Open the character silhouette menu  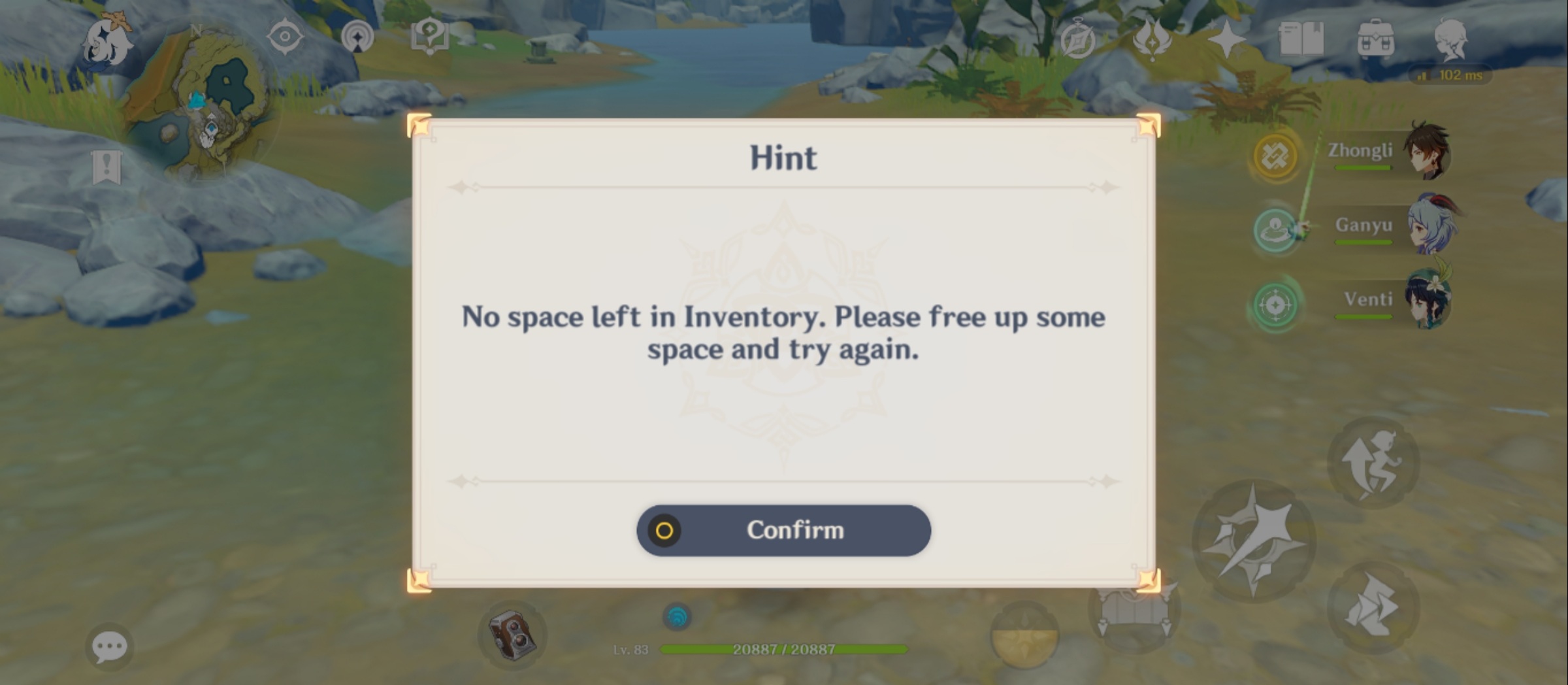(1451, 38)
